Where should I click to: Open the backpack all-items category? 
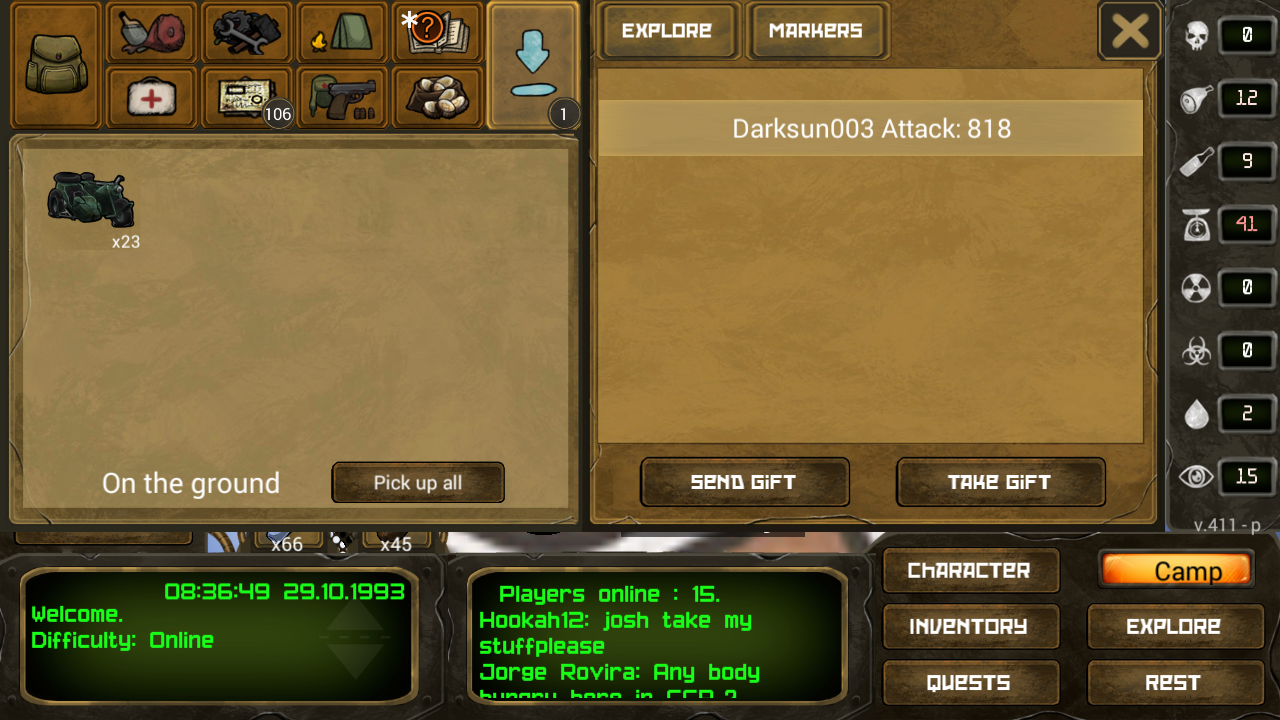(x=56, y=64)
